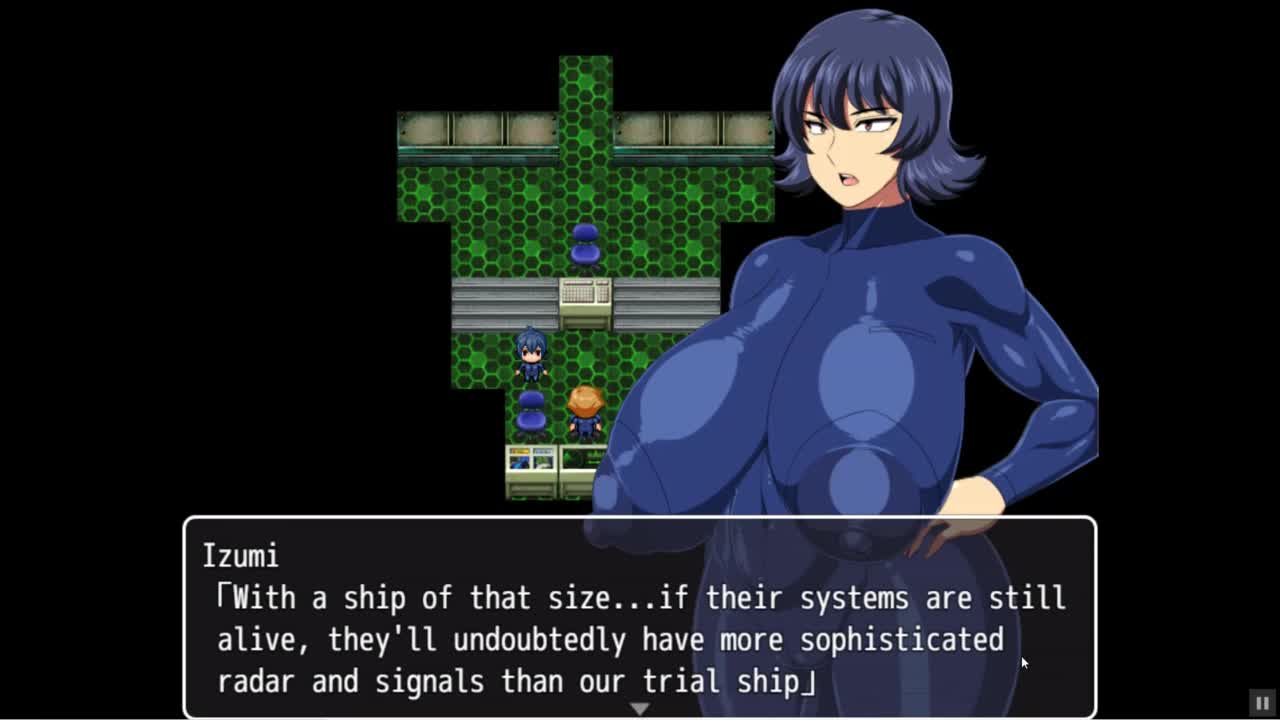
Task: Pause the video with the pause button
Action: (x=1262, y=703)
